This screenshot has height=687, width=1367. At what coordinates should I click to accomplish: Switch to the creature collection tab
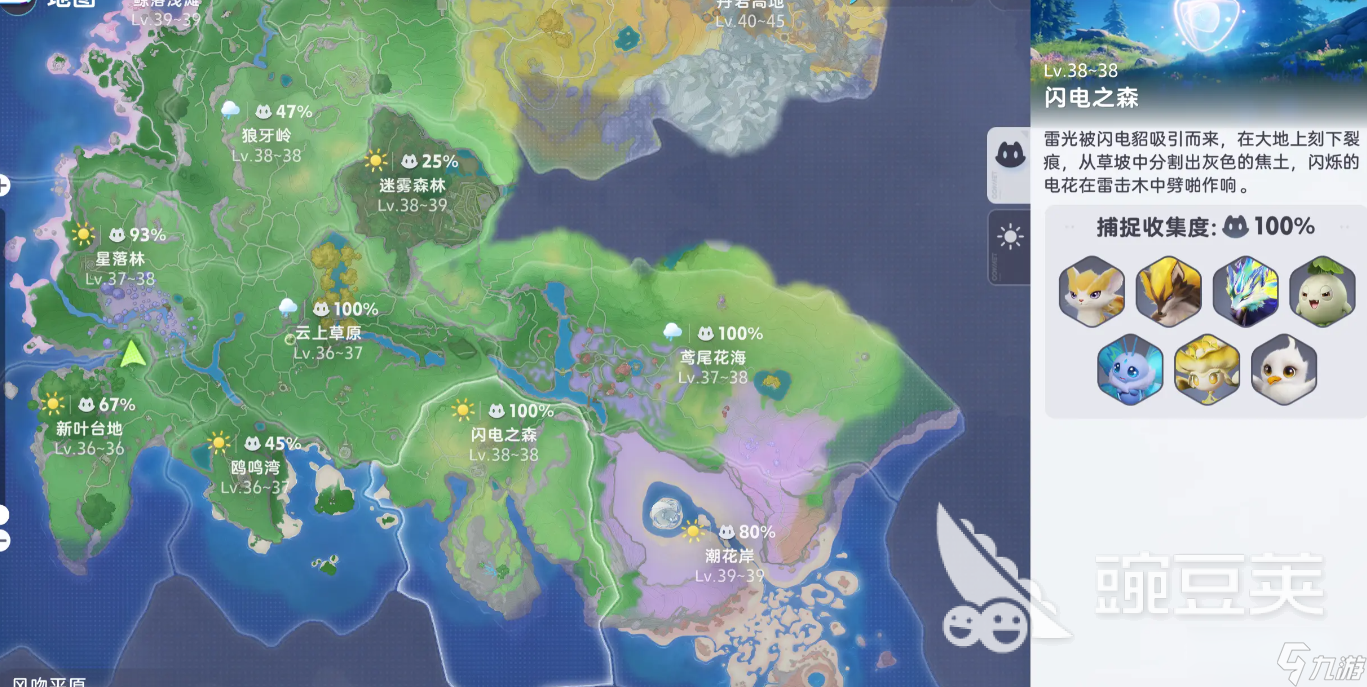pos(1009,156)
